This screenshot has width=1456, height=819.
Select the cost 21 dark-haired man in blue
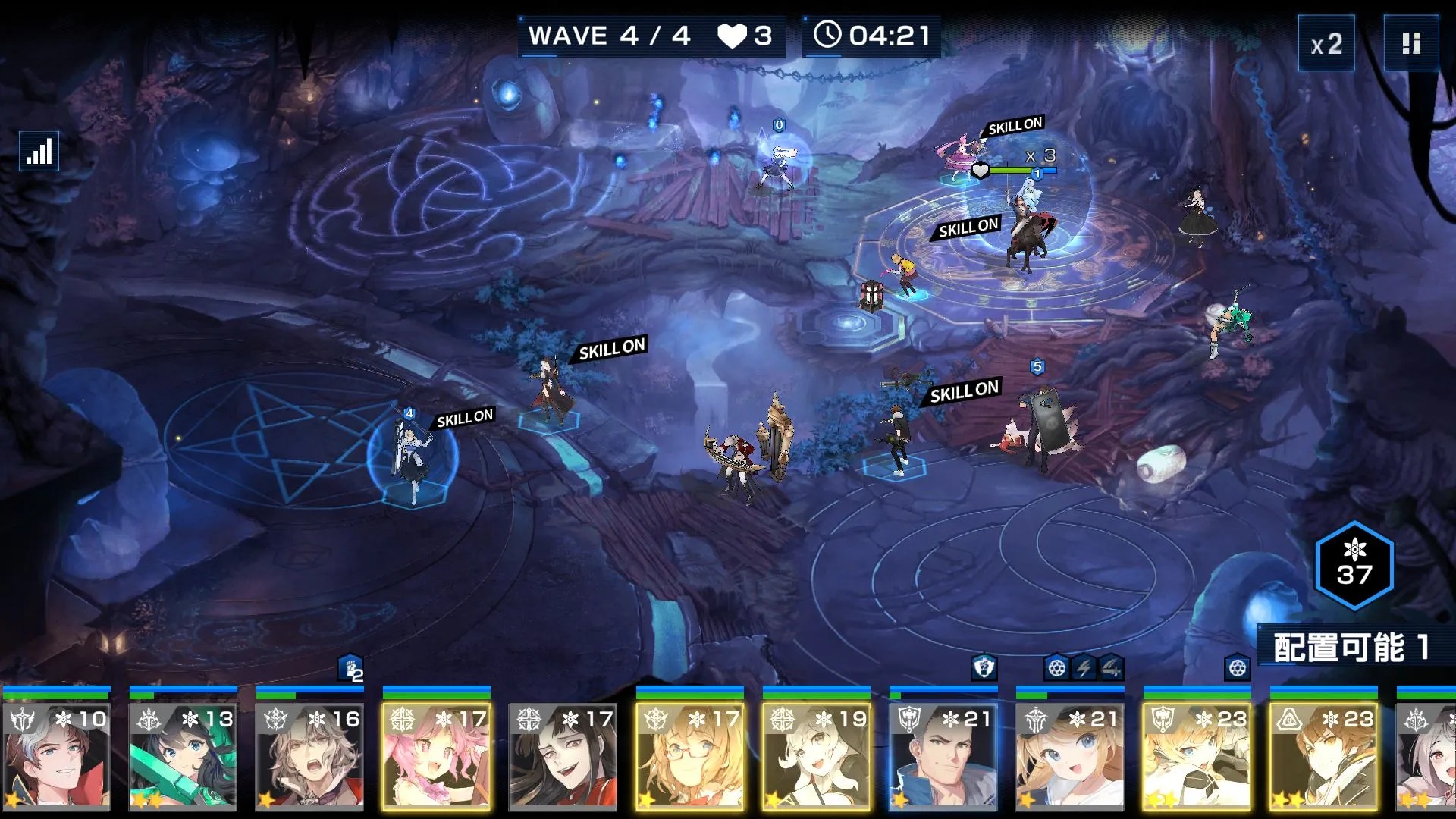click(x=943, y=755)
